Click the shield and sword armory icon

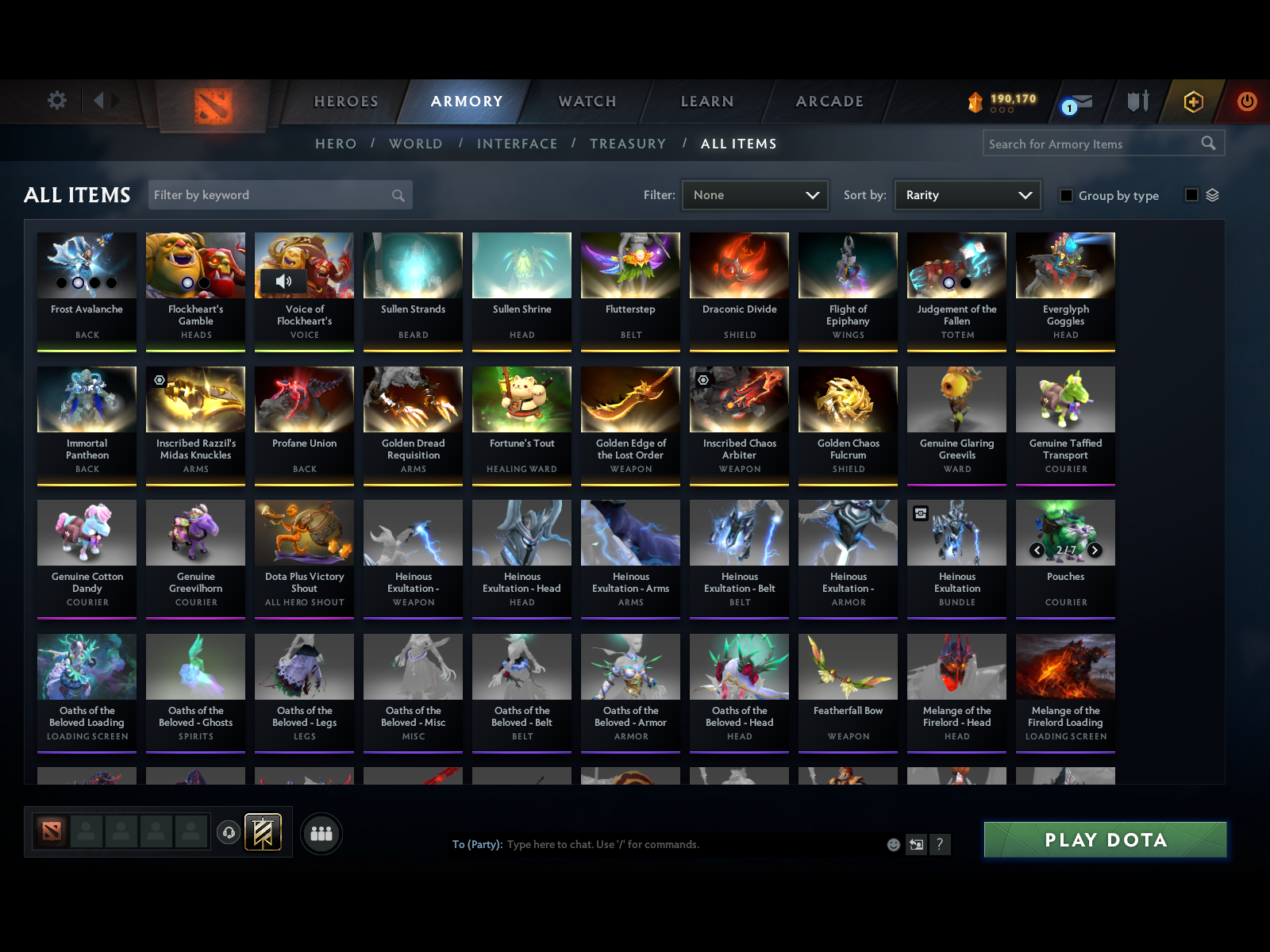pos(1138,102)
